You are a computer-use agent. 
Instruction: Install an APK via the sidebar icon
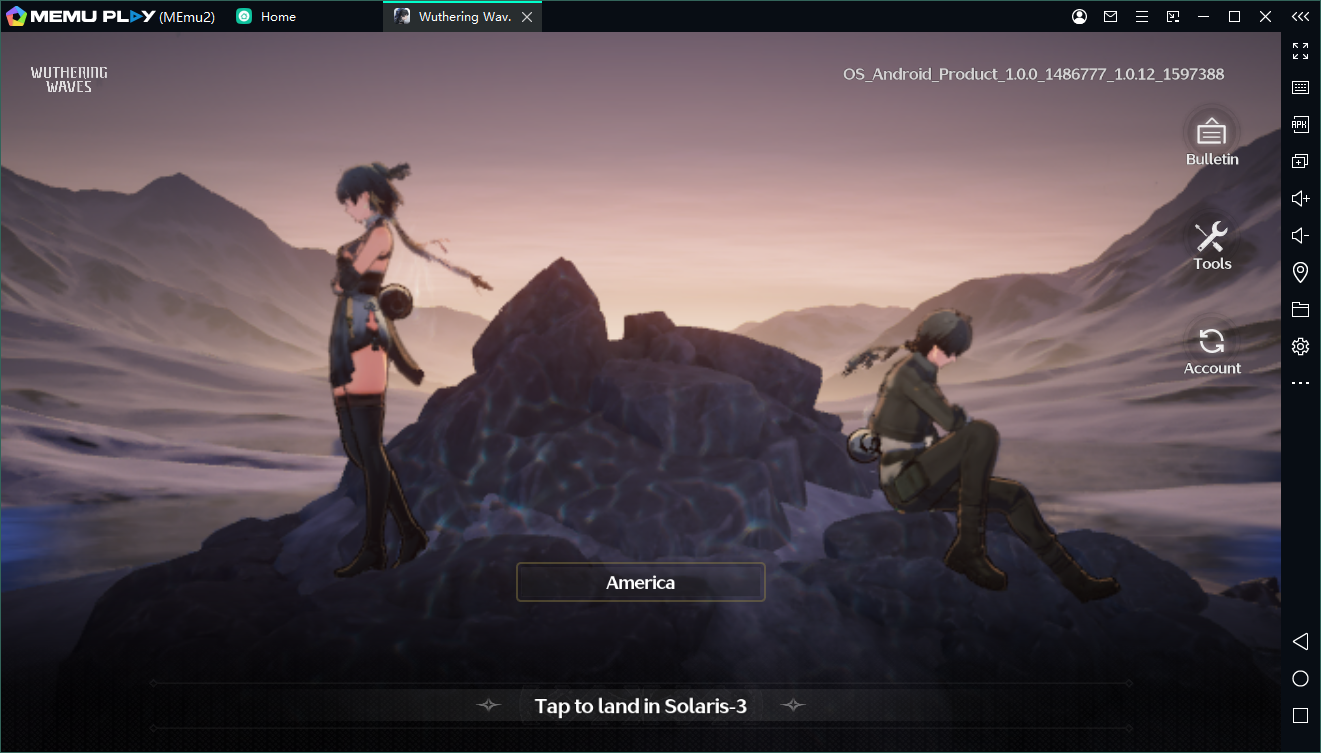coord(1300,124)
